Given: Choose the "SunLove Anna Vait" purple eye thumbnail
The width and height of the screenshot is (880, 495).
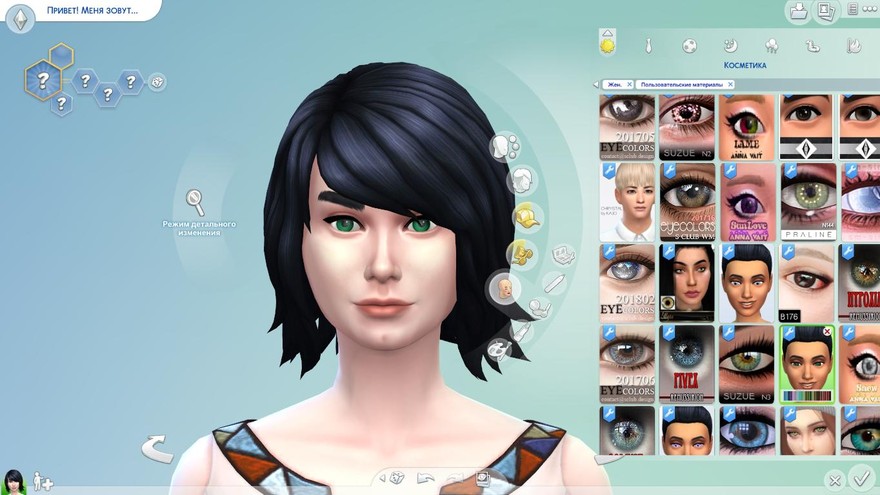Looking at the screenshot, I should point(747,202).
